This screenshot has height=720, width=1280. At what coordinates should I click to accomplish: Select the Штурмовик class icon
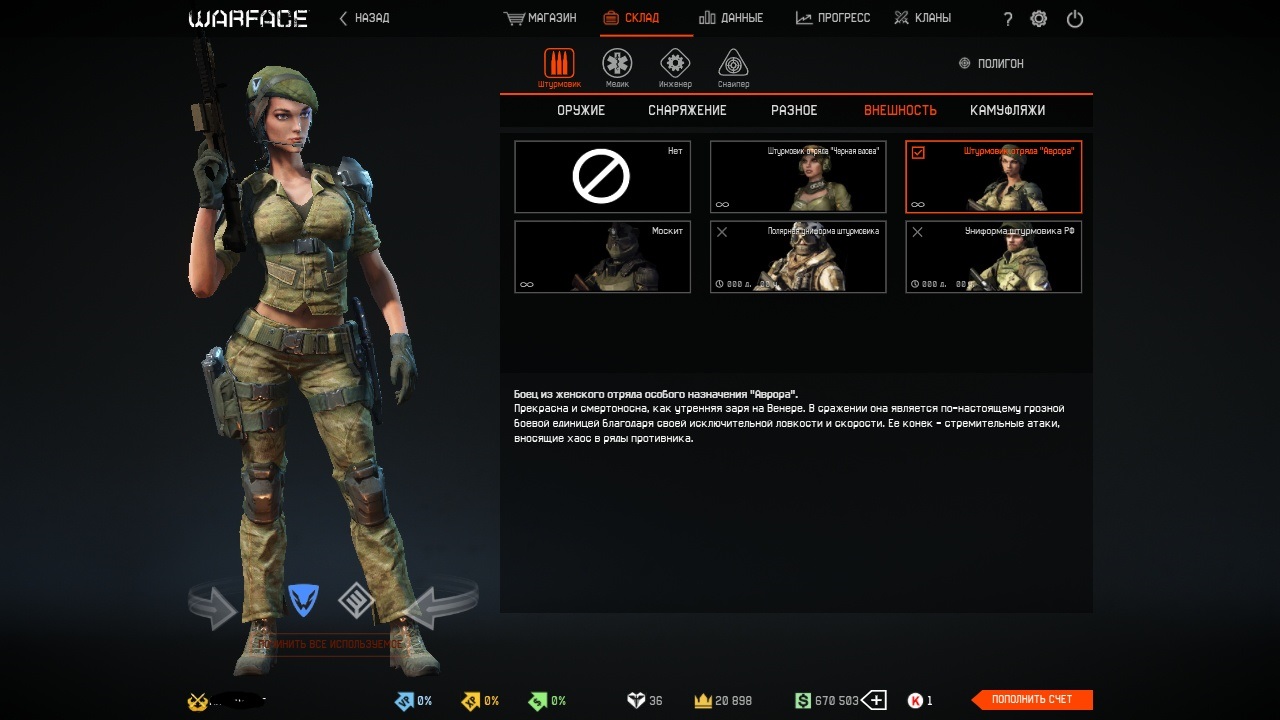[x=559, y=65]
